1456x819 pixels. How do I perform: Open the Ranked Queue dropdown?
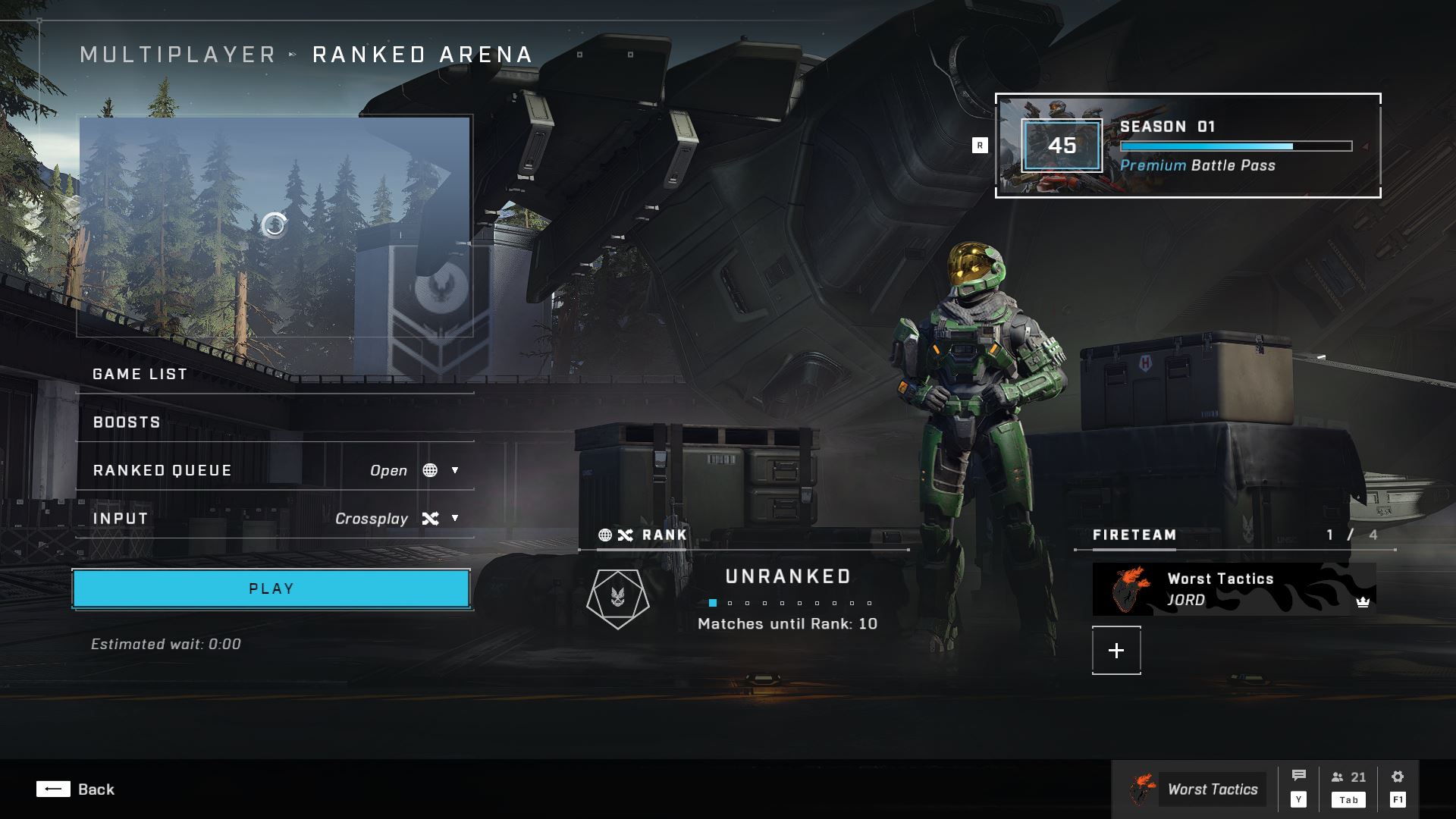coord(455,470)
